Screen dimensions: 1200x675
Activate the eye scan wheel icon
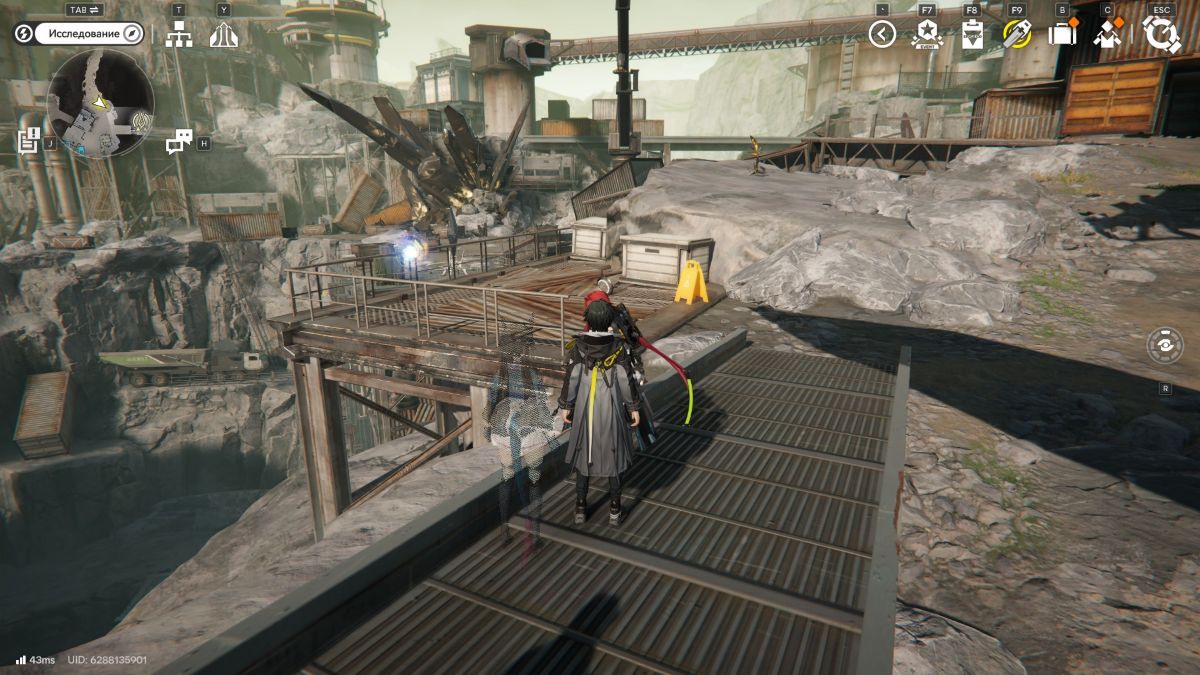pos(1165,345)
